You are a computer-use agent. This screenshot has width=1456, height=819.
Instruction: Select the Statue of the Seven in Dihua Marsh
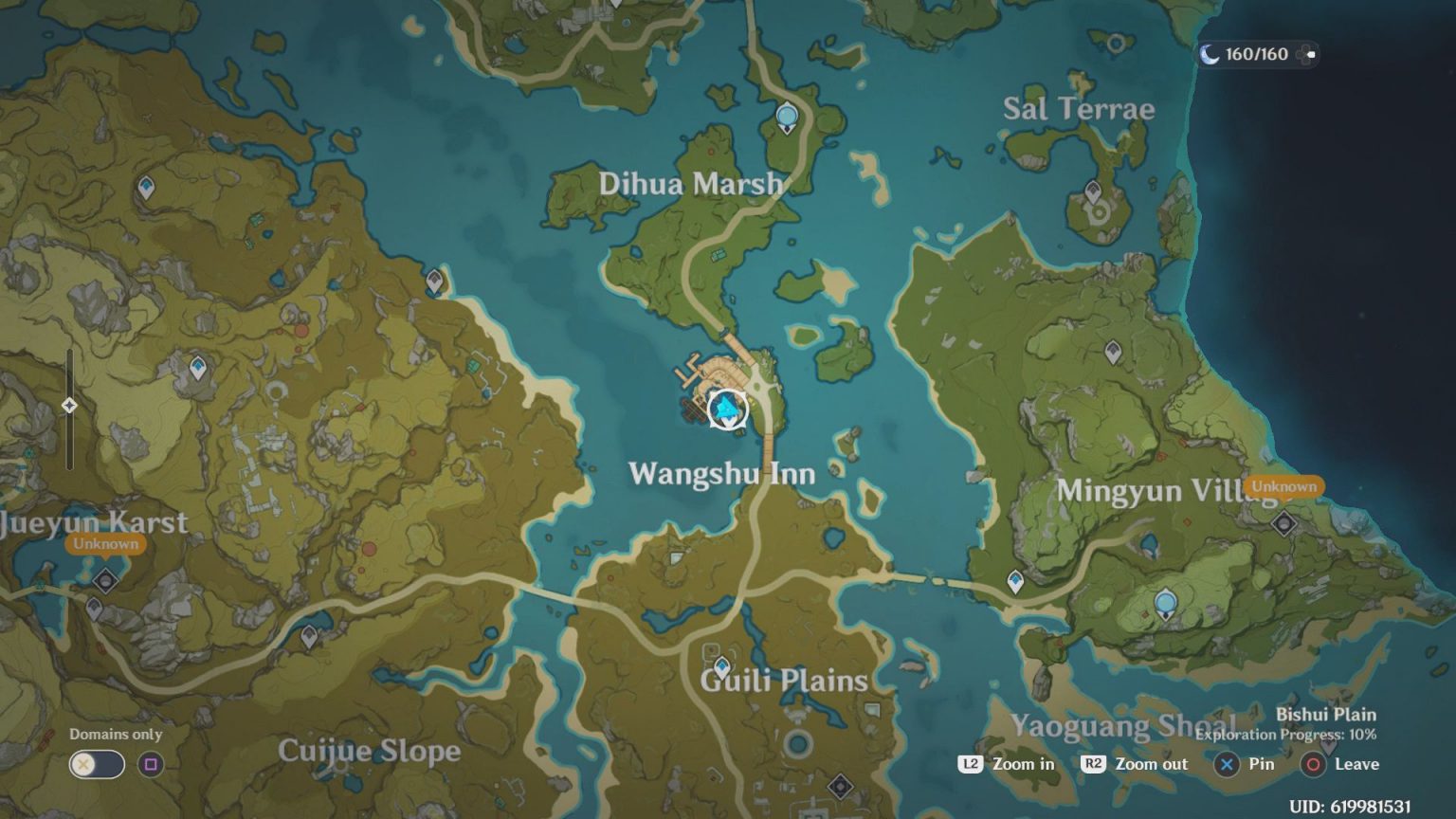pos(786,118)
